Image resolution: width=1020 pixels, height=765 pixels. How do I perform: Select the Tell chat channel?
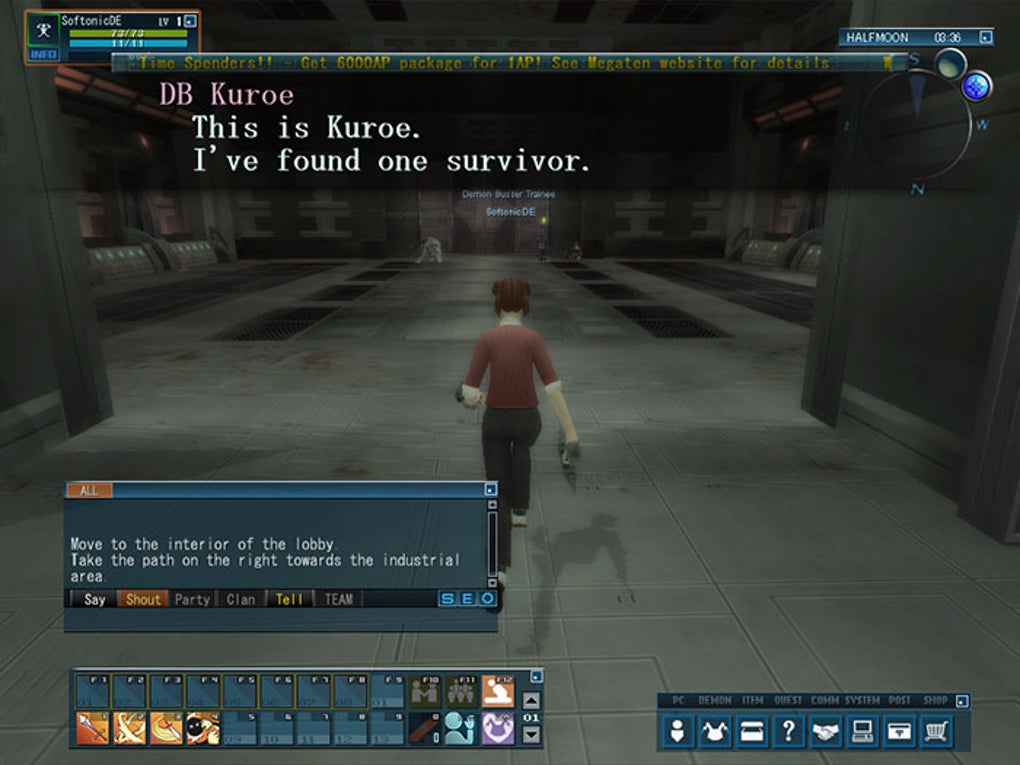289,599
